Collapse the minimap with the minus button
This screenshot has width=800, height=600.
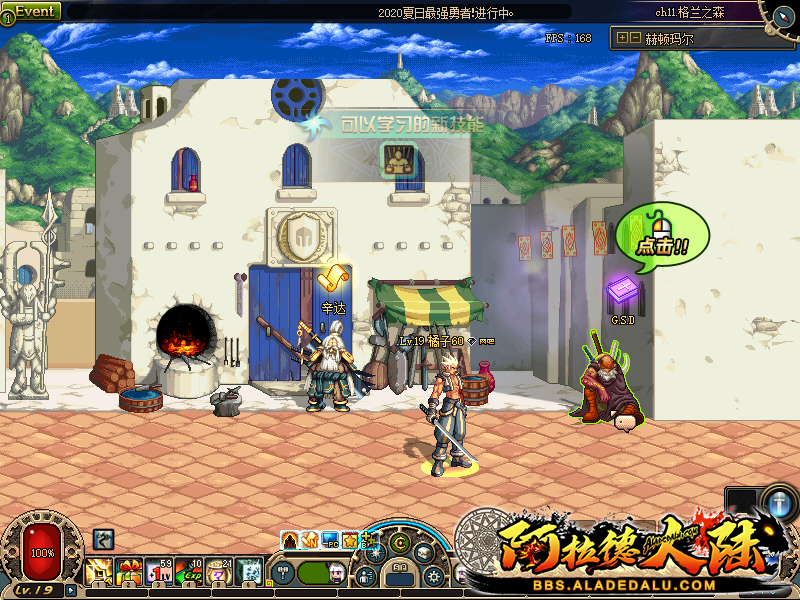tap(635, 38)
